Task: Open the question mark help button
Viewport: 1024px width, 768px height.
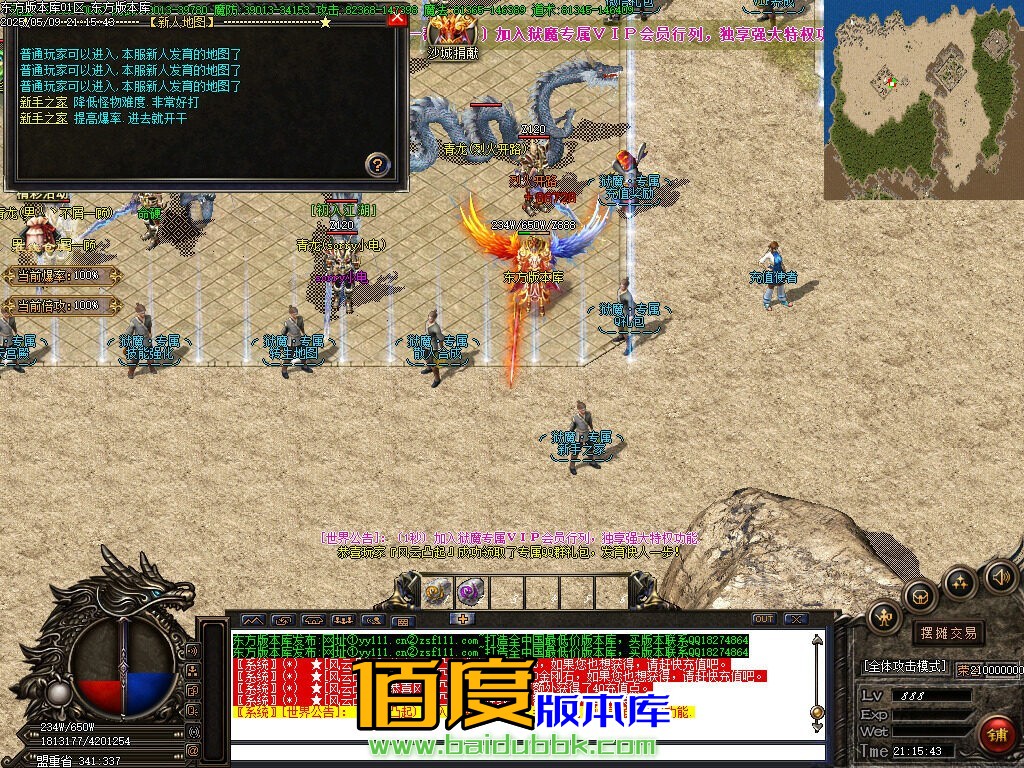Action: 377,164
